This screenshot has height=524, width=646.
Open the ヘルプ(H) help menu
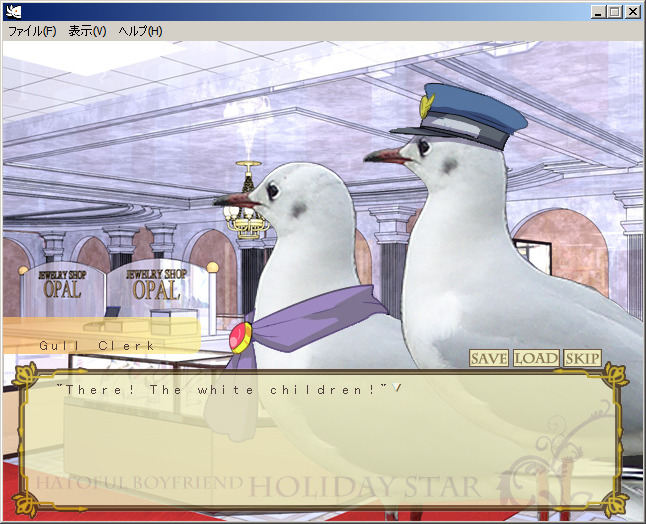(x=140, y=31)
